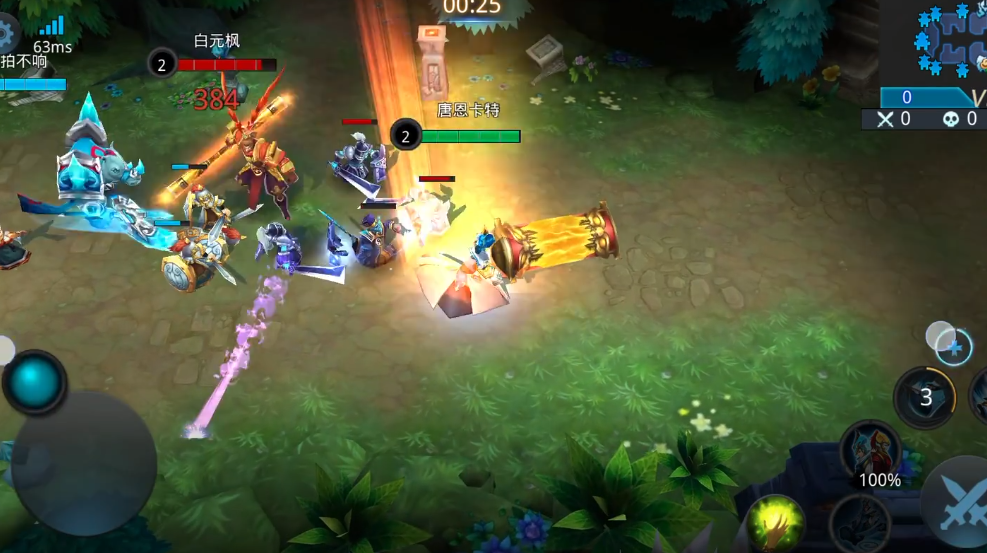
Task: Activate the glowing green hand spell
Action: (775, 522)
